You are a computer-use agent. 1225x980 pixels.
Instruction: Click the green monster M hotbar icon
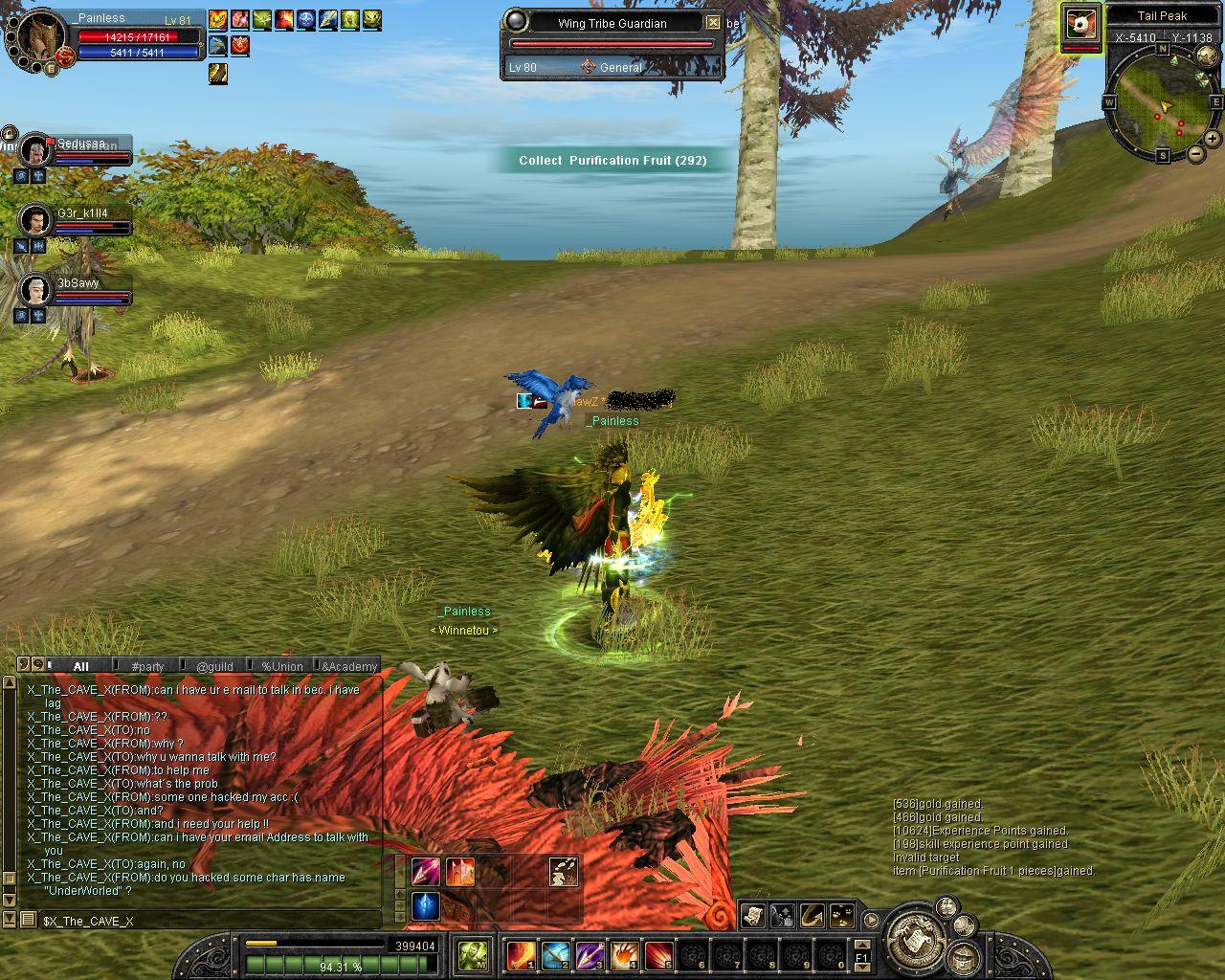click(473, 955)
